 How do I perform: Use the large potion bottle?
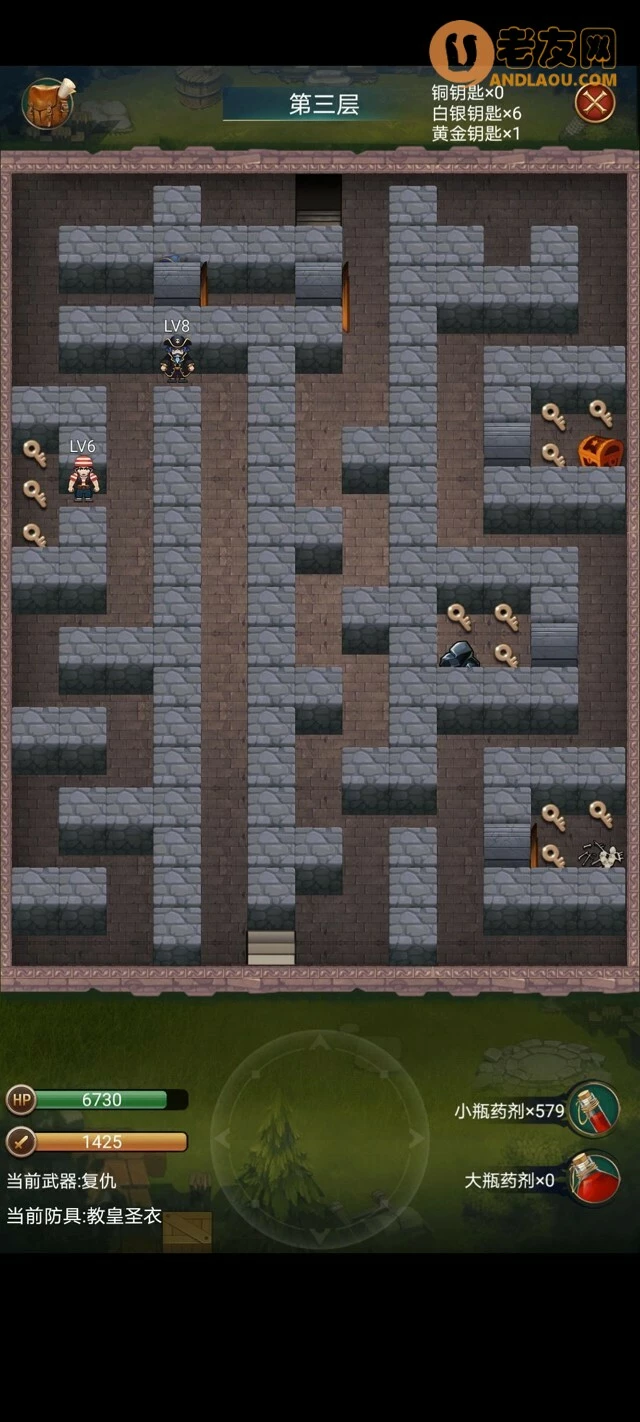[x=594, y=1178]
